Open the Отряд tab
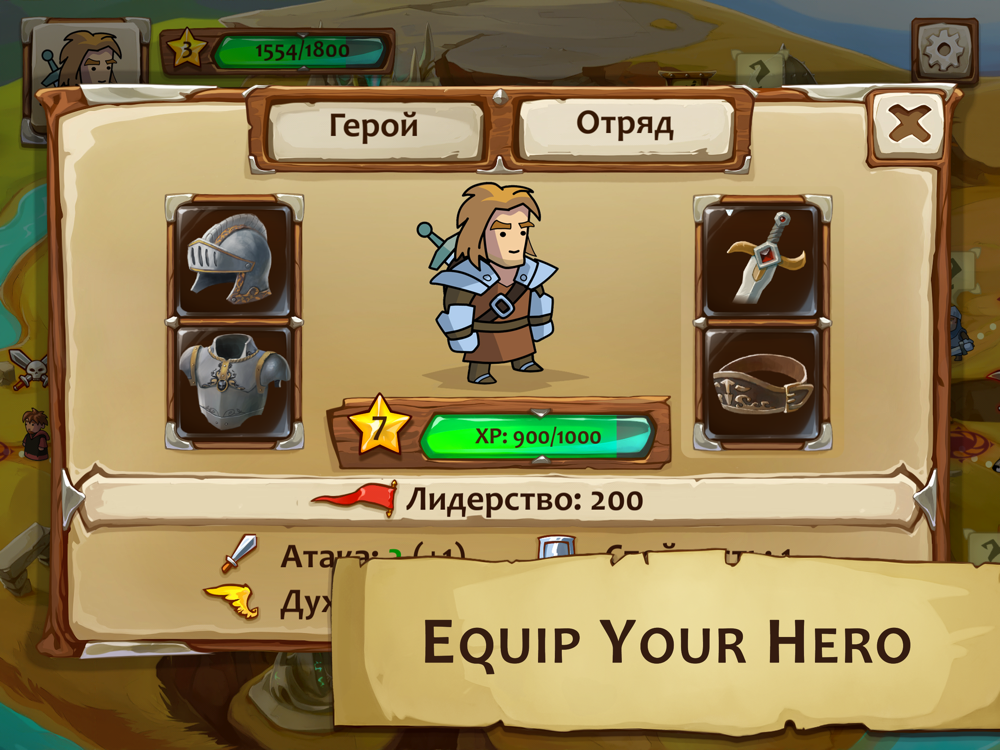1000x750 pixels. pyautogui.click(x=625, y=126)
